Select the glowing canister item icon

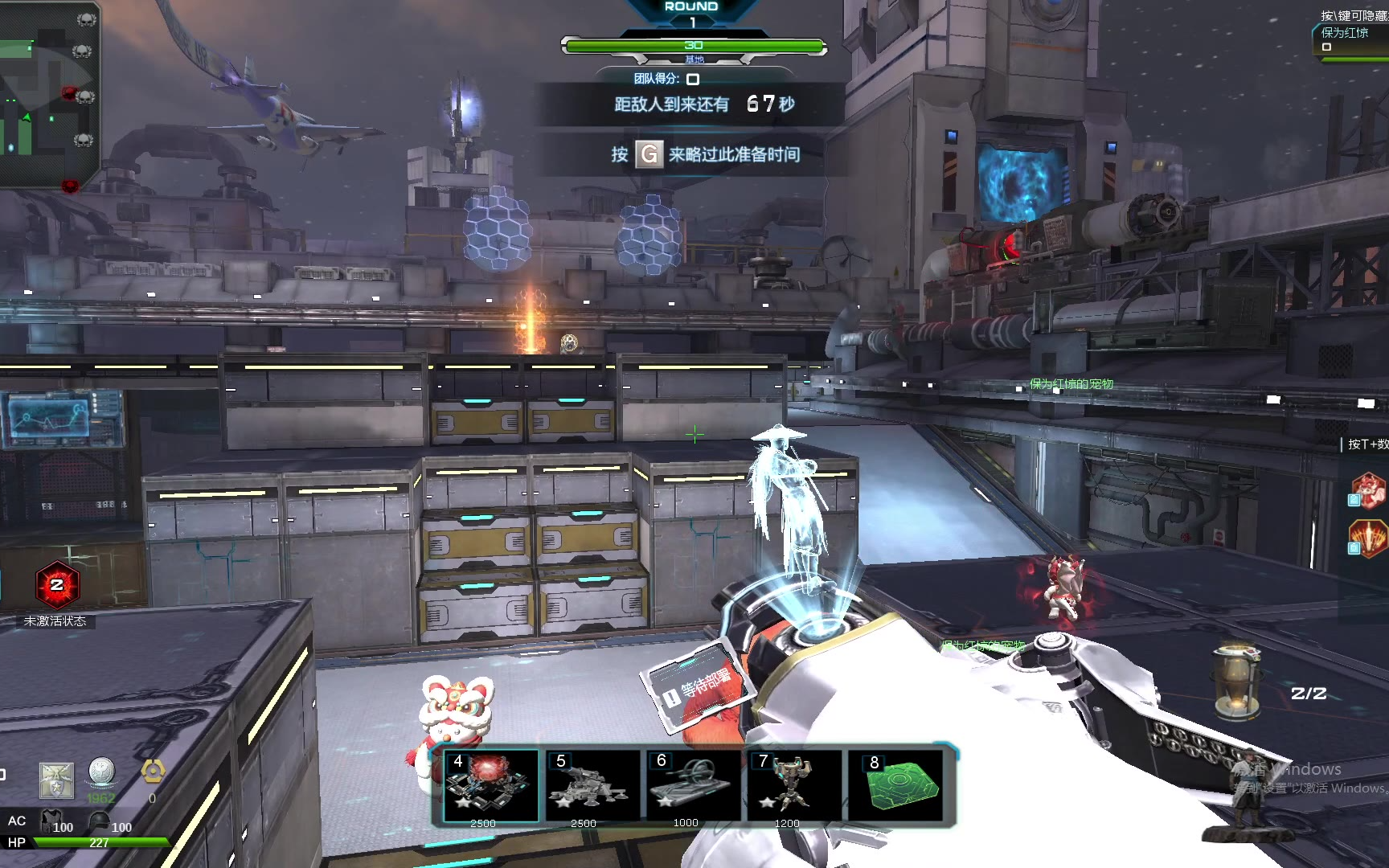click(x=1234, y=681)
